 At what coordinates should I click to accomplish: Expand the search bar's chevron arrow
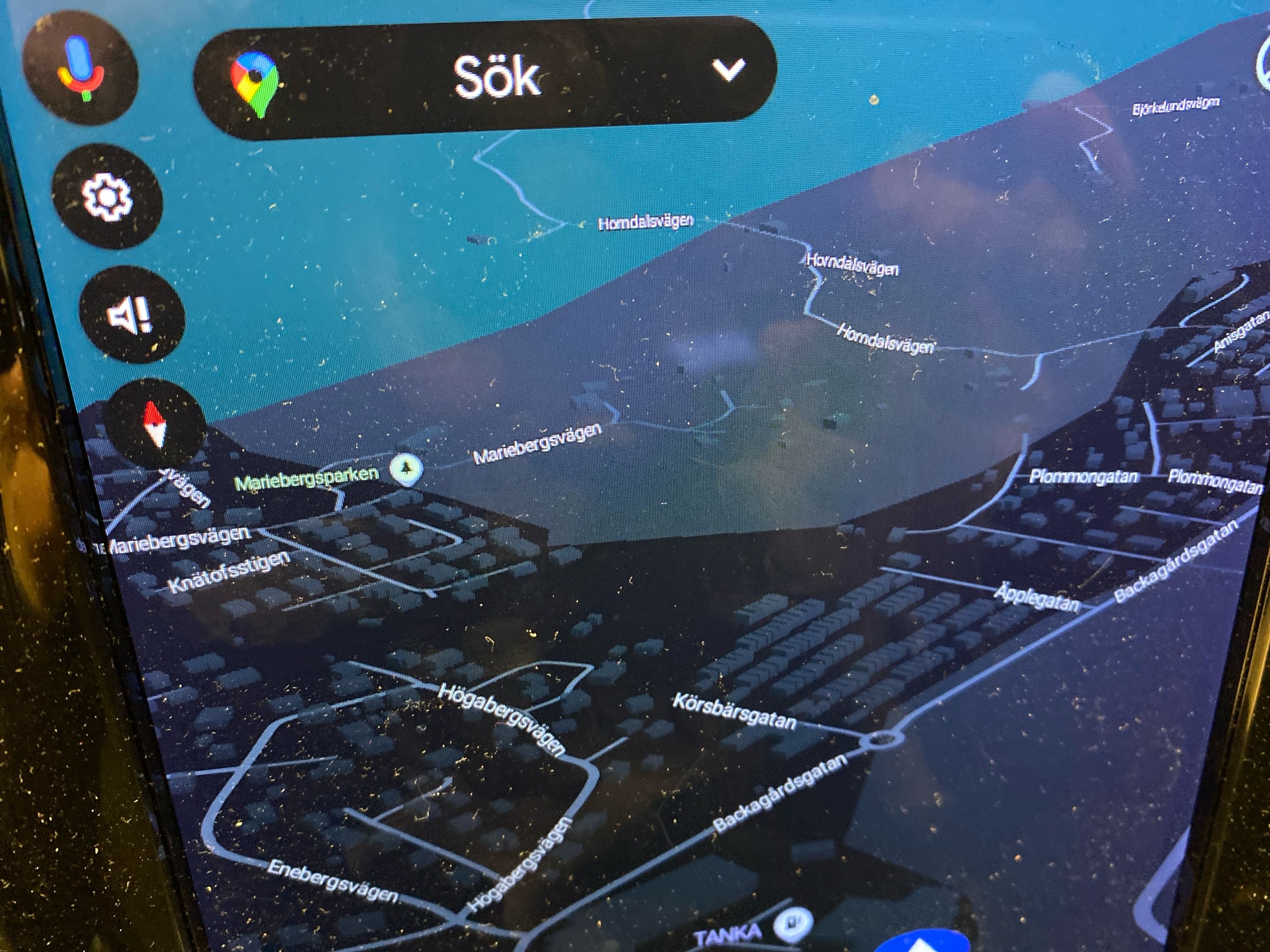point(728,70)
